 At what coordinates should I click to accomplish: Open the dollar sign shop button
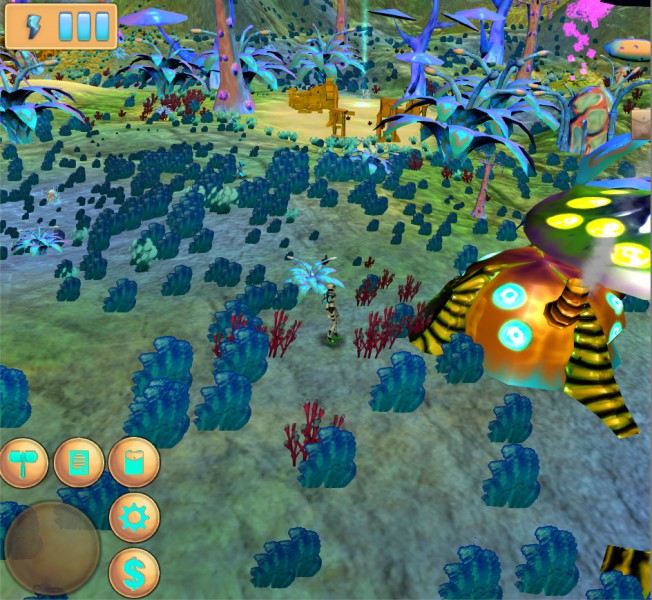point(134,572)
